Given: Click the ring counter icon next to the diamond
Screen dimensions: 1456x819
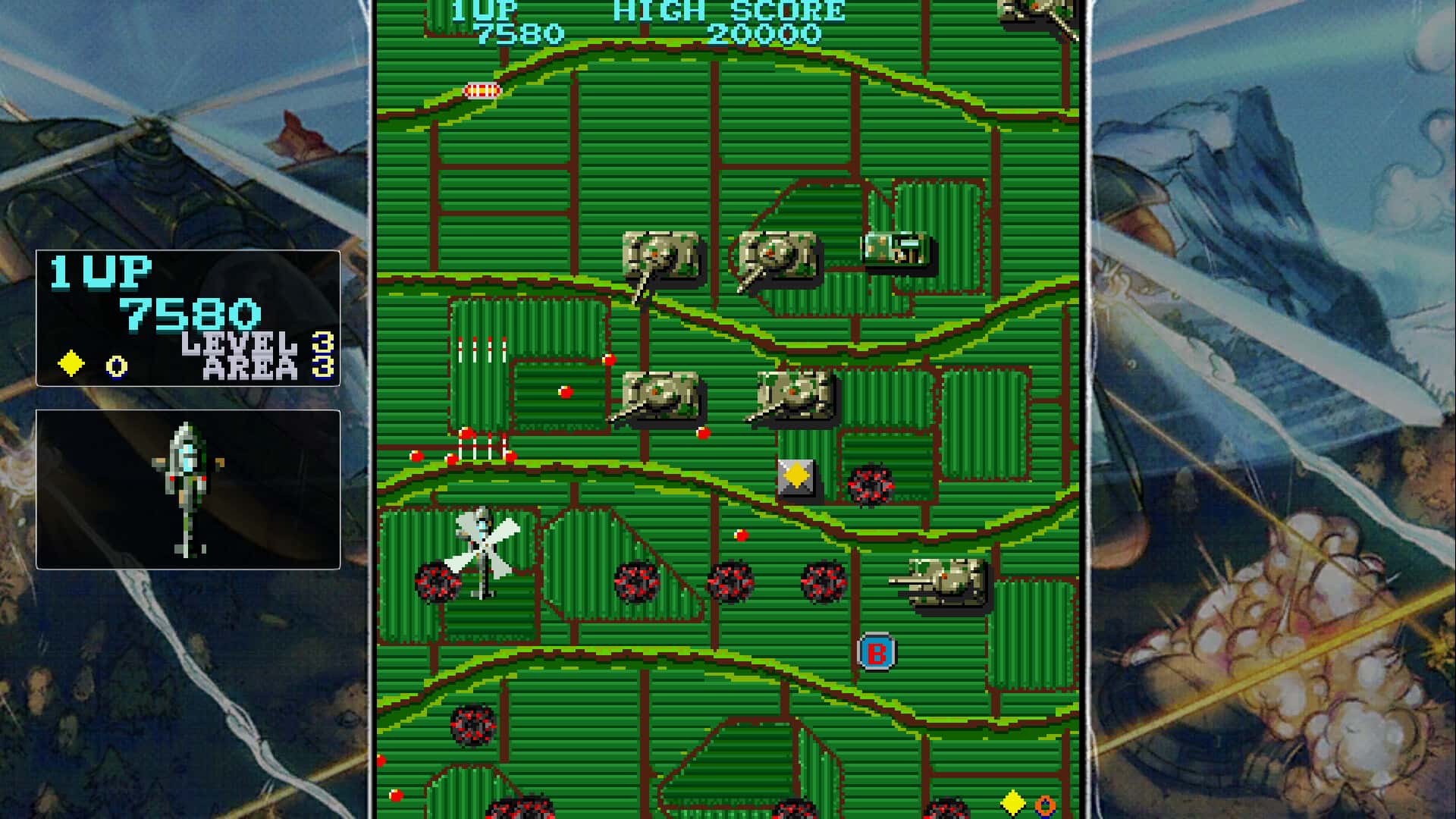Looking at the screenshot, I should coord(114,364).
